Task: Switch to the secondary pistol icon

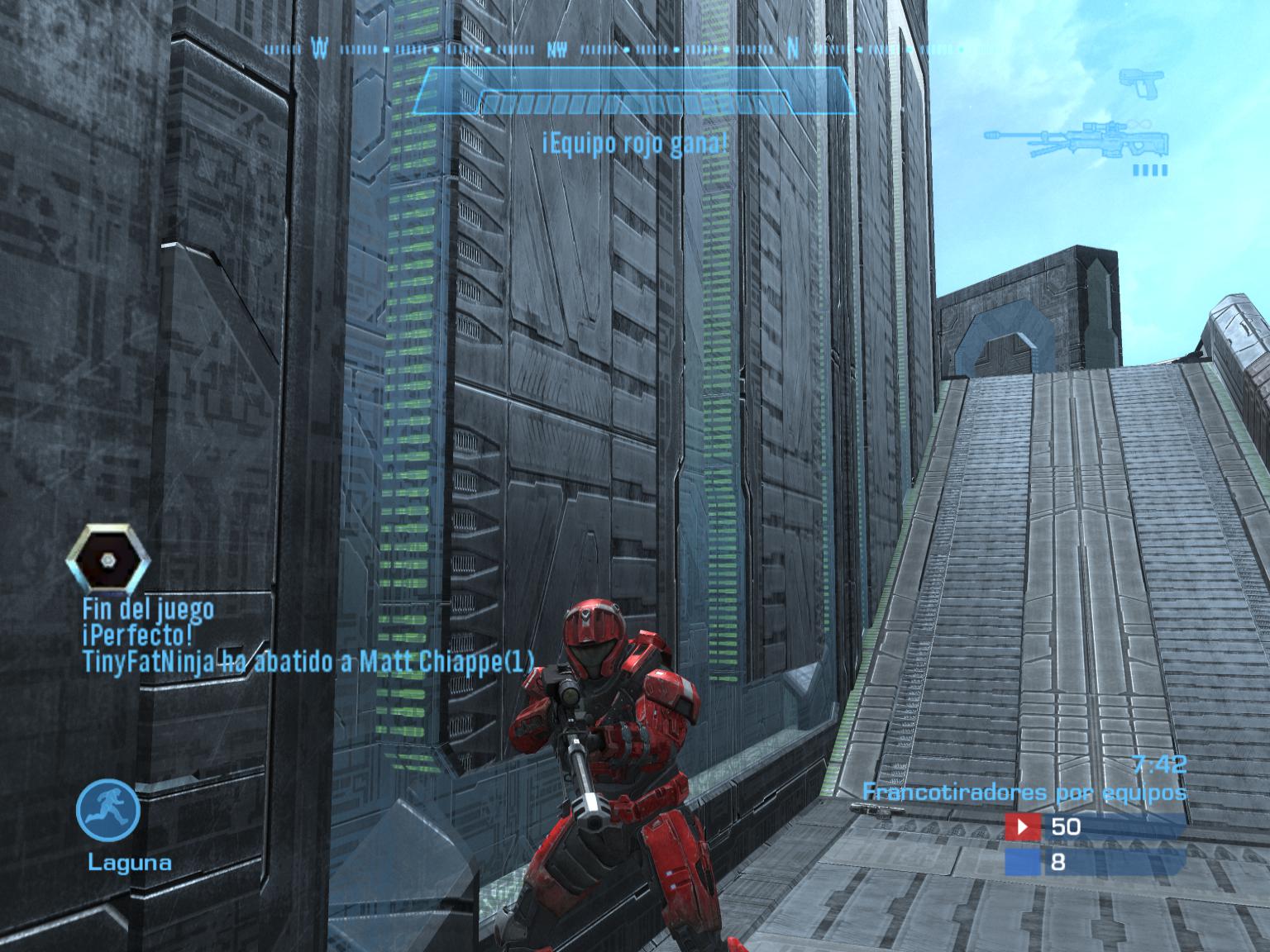Action: pyautogui.click(x=1142, y=83)
